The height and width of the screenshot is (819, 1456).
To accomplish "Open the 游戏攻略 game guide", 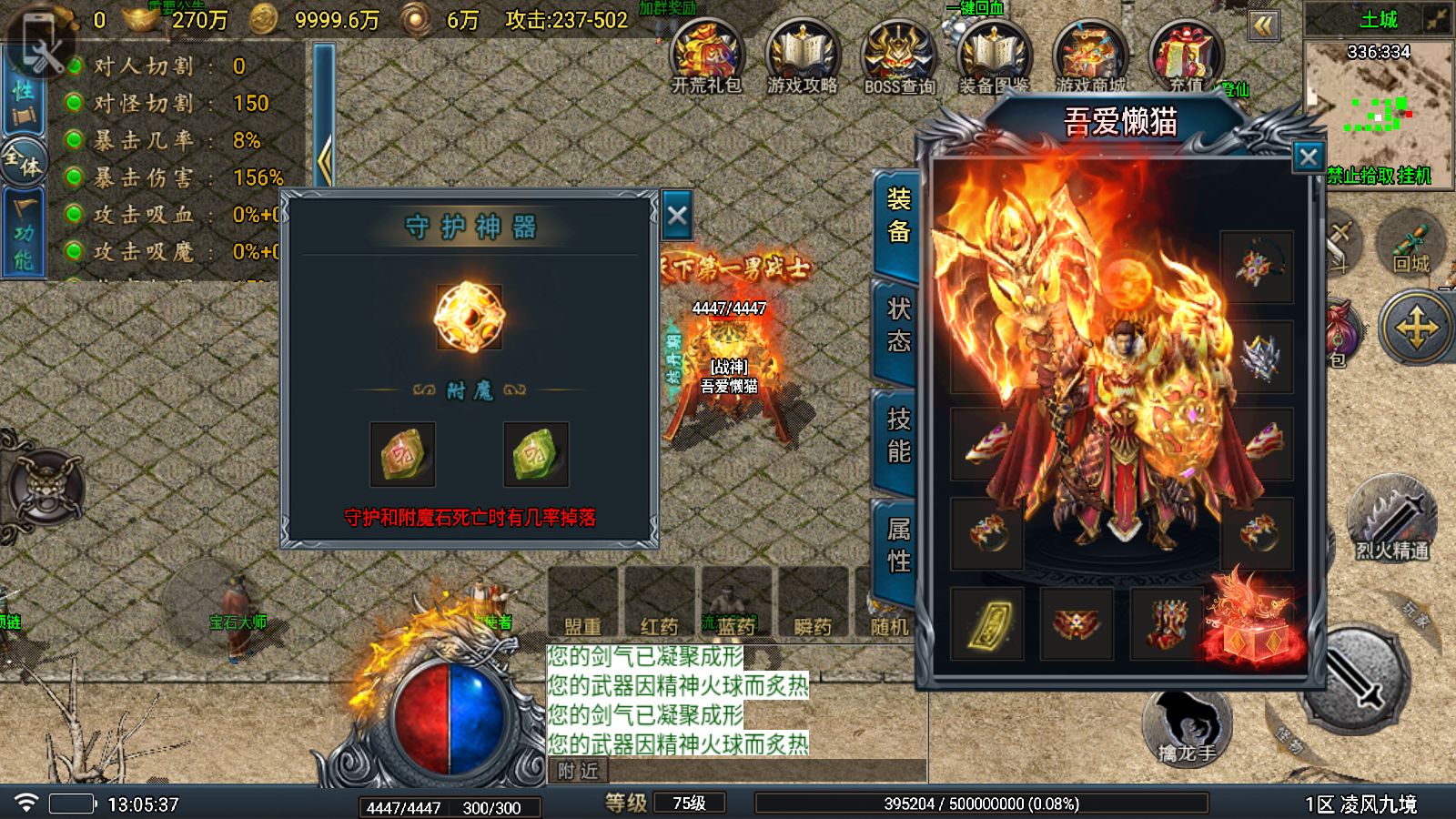I will (802, 56).
